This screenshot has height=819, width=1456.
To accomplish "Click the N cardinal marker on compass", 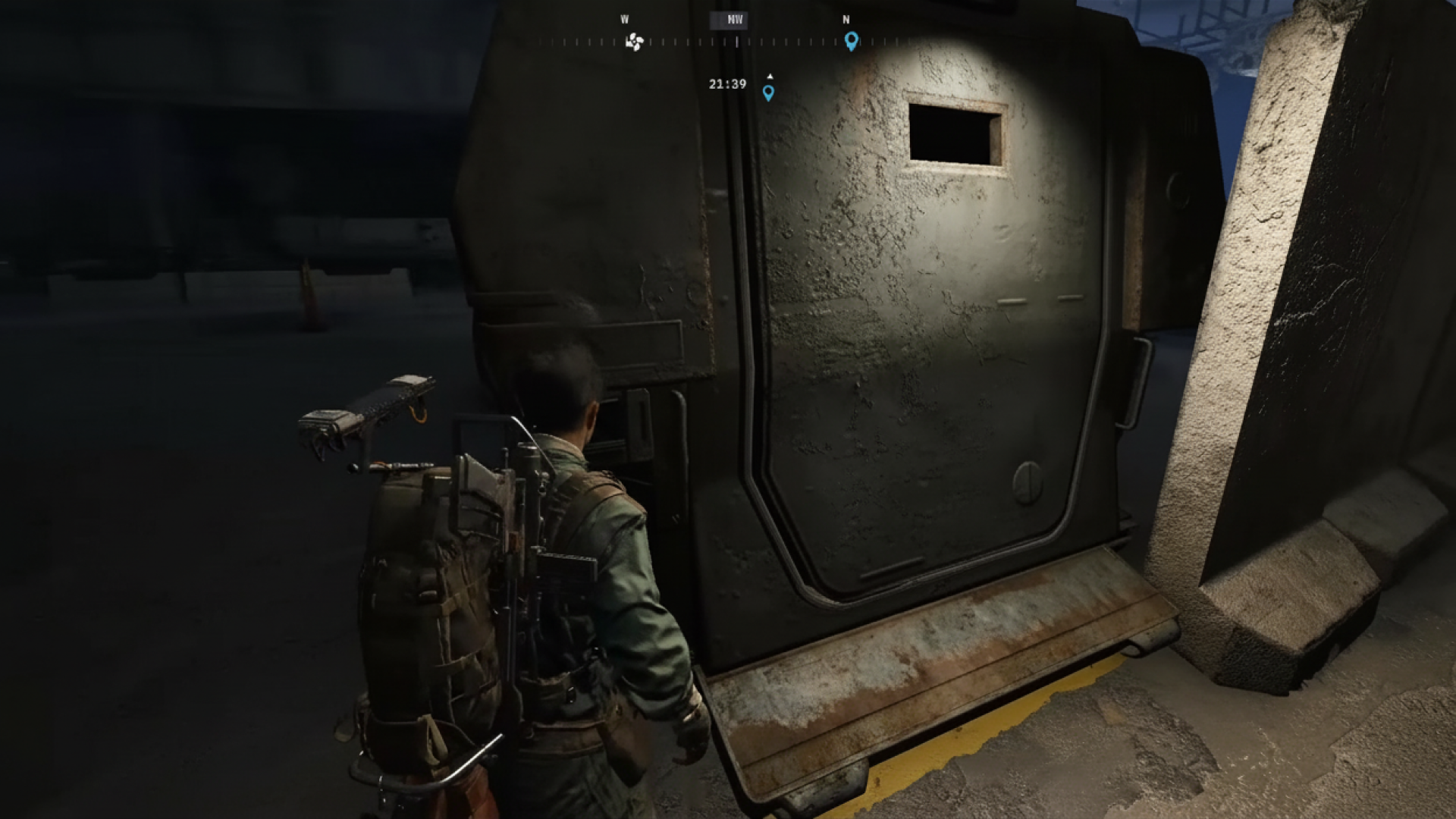I will (x=845, y=19).
